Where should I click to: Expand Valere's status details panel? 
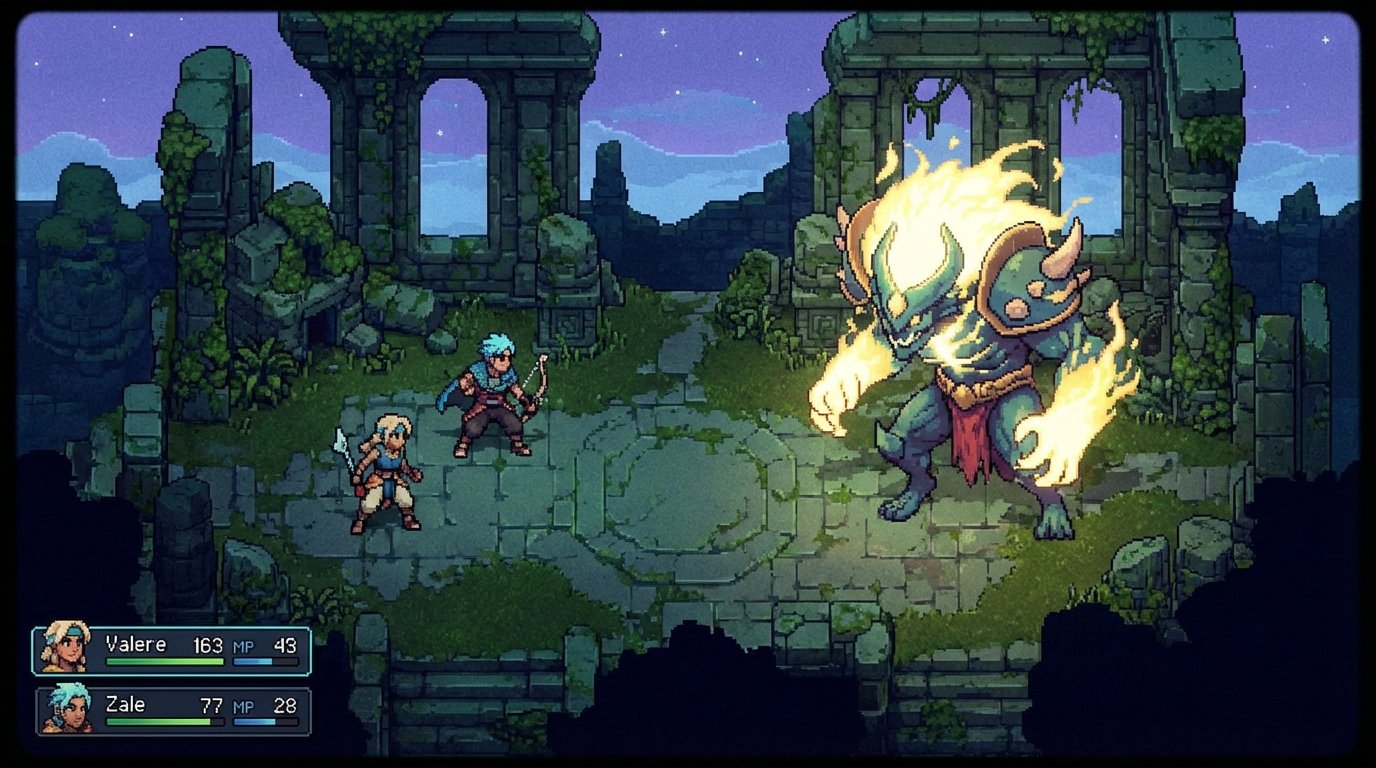170,648
